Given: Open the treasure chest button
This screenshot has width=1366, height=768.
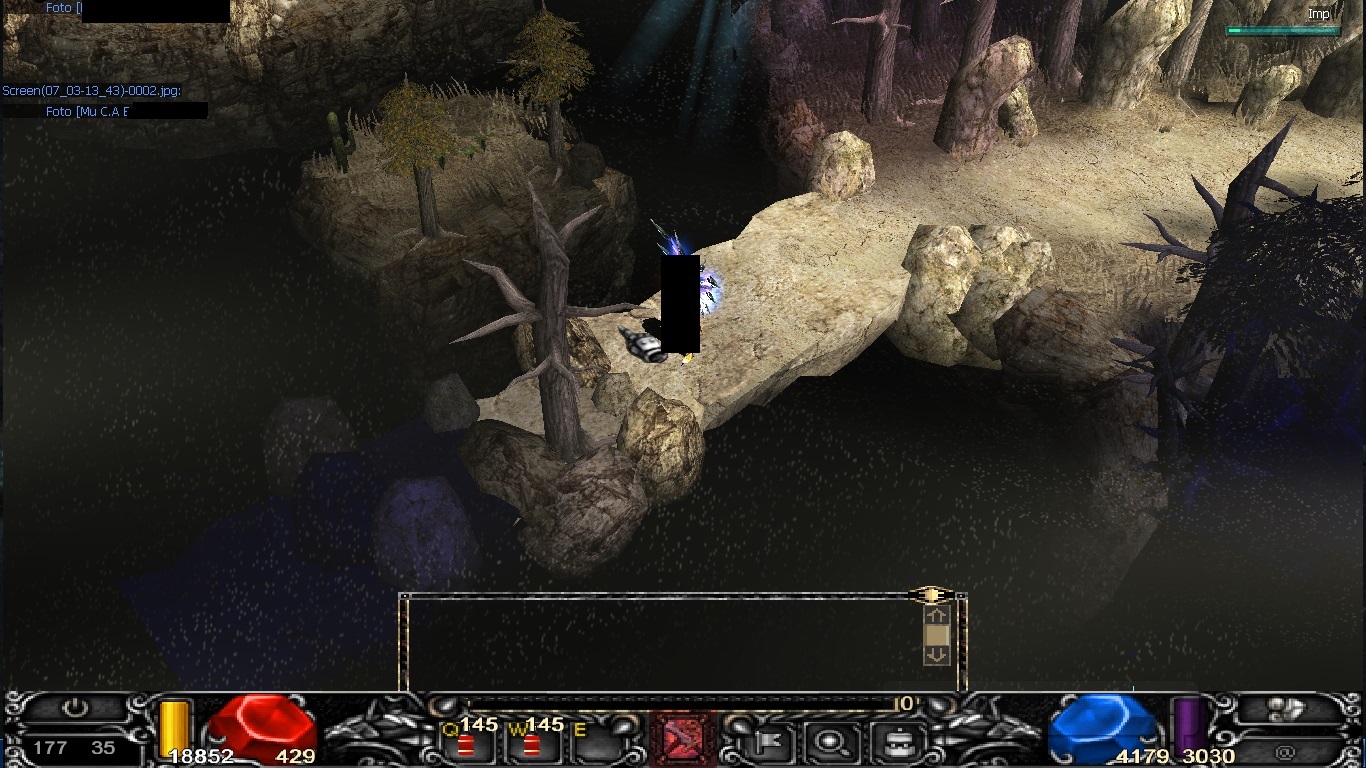Looking at the screenshot, I should (887, 741).
